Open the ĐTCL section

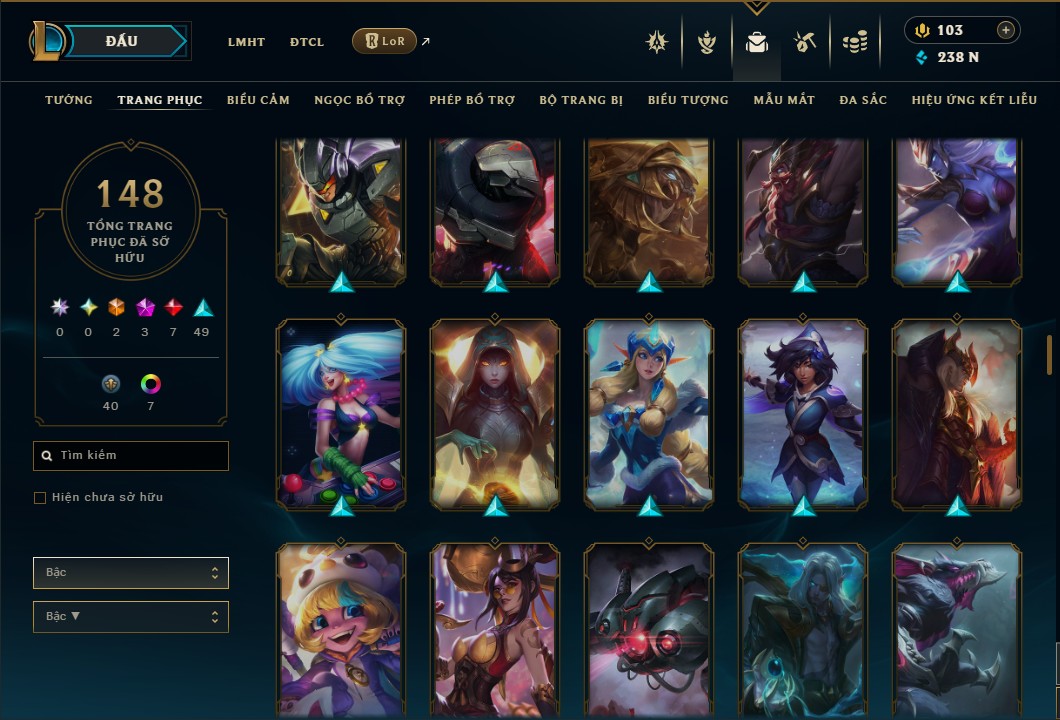[307, 42]
